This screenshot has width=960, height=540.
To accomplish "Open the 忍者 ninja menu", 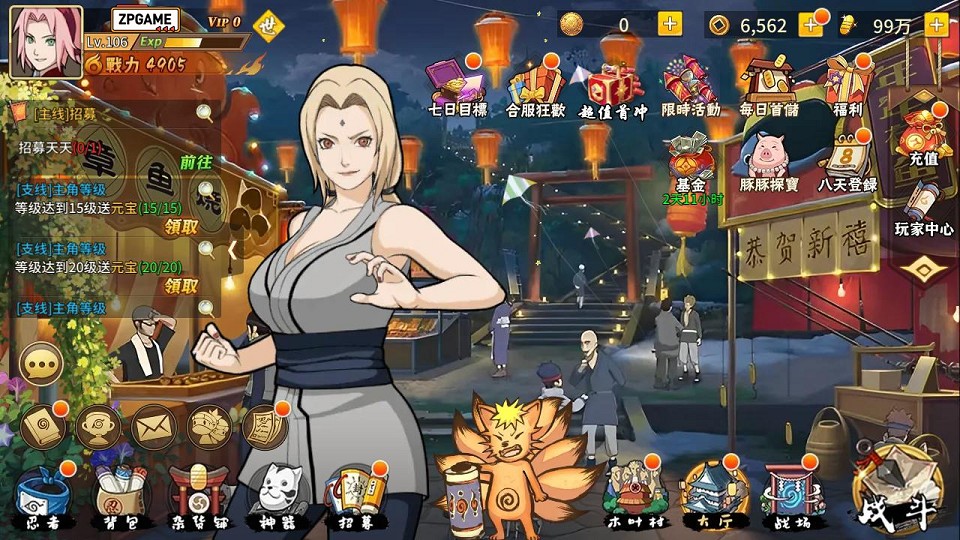I will 42,494.
